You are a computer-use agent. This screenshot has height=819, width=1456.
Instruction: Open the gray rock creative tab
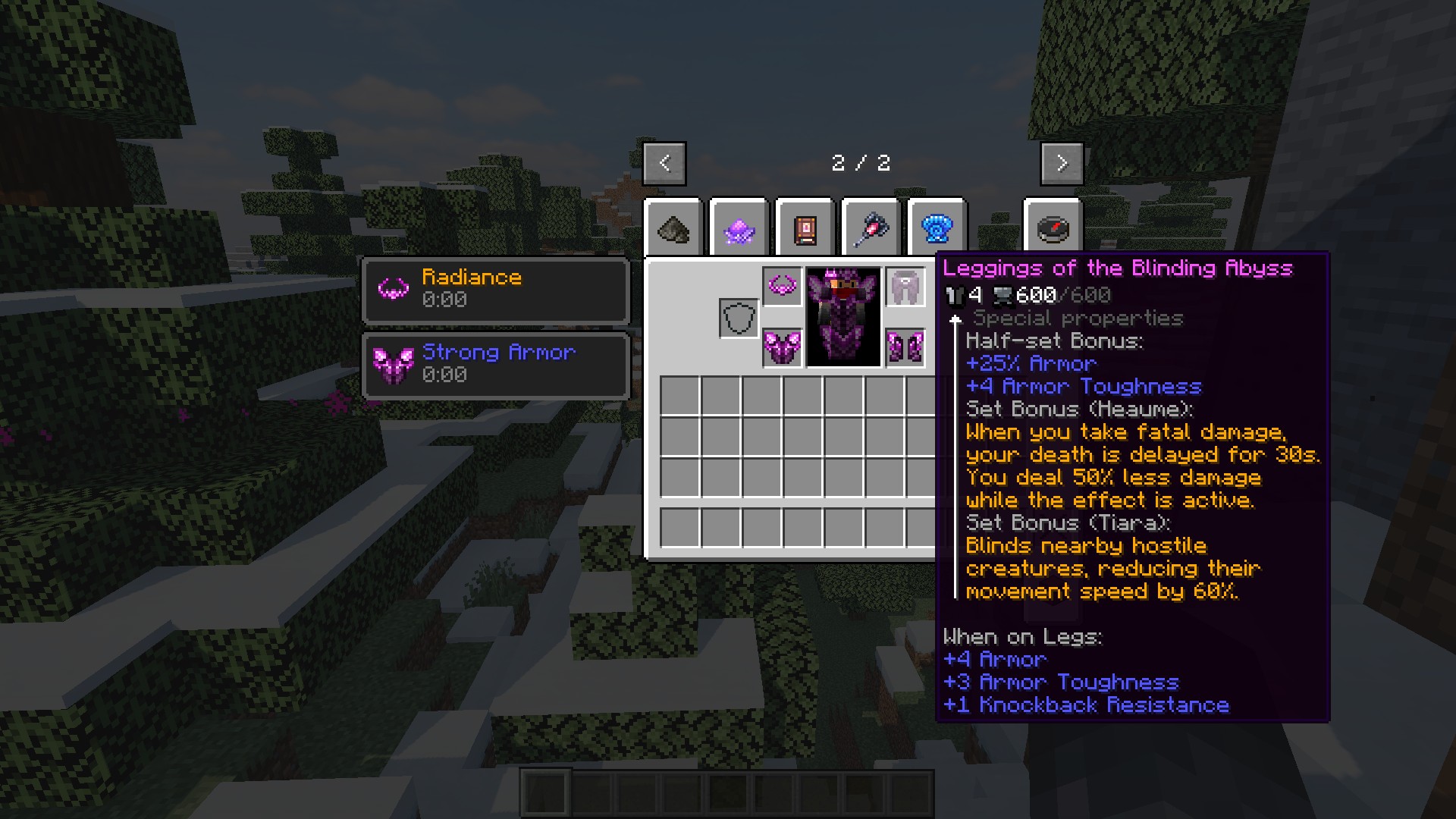click(x=673, y=228)
